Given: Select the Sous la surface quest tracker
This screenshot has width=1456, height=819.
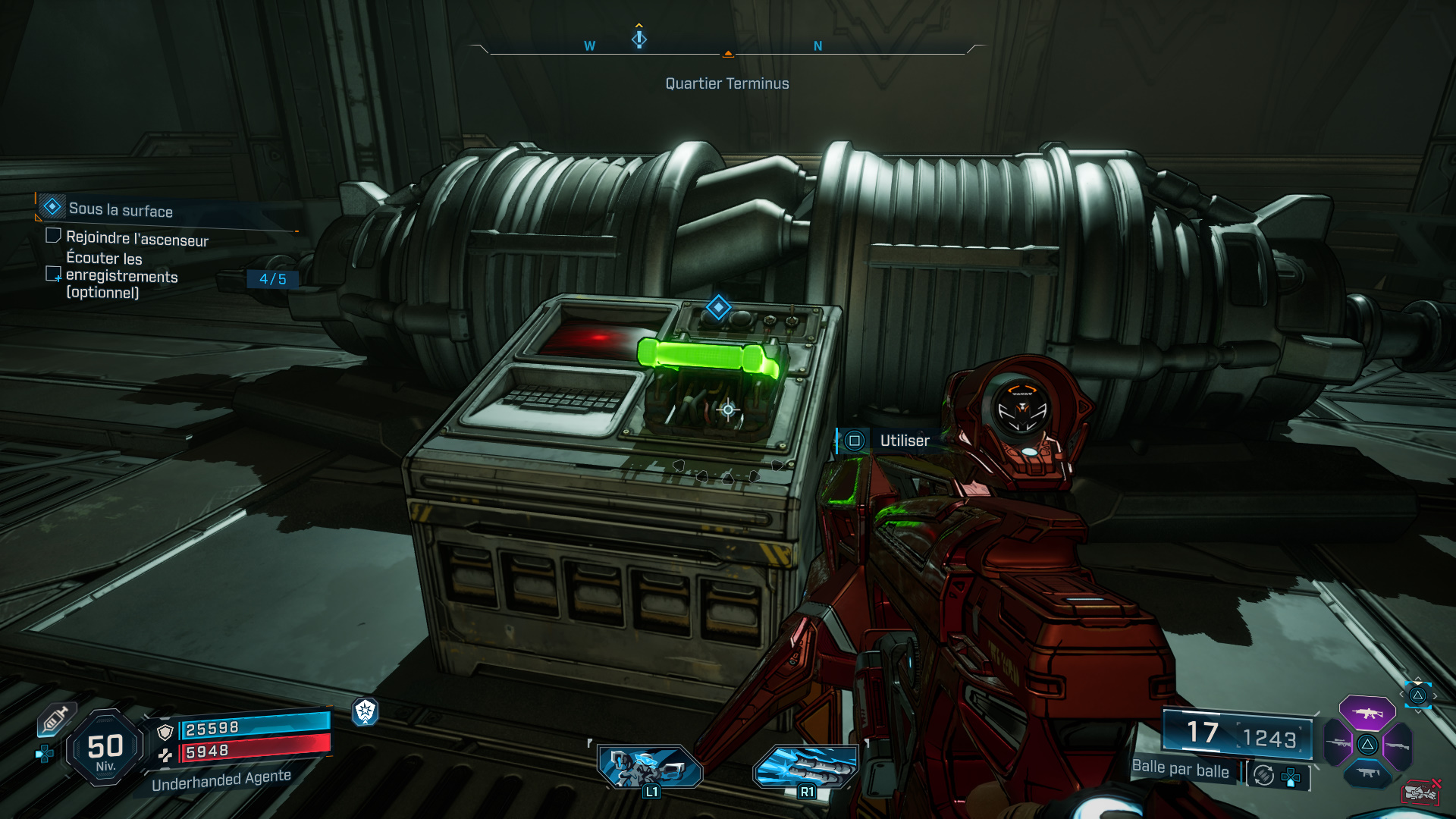Looking at the screenshot, I should click(x=120, y=209).
